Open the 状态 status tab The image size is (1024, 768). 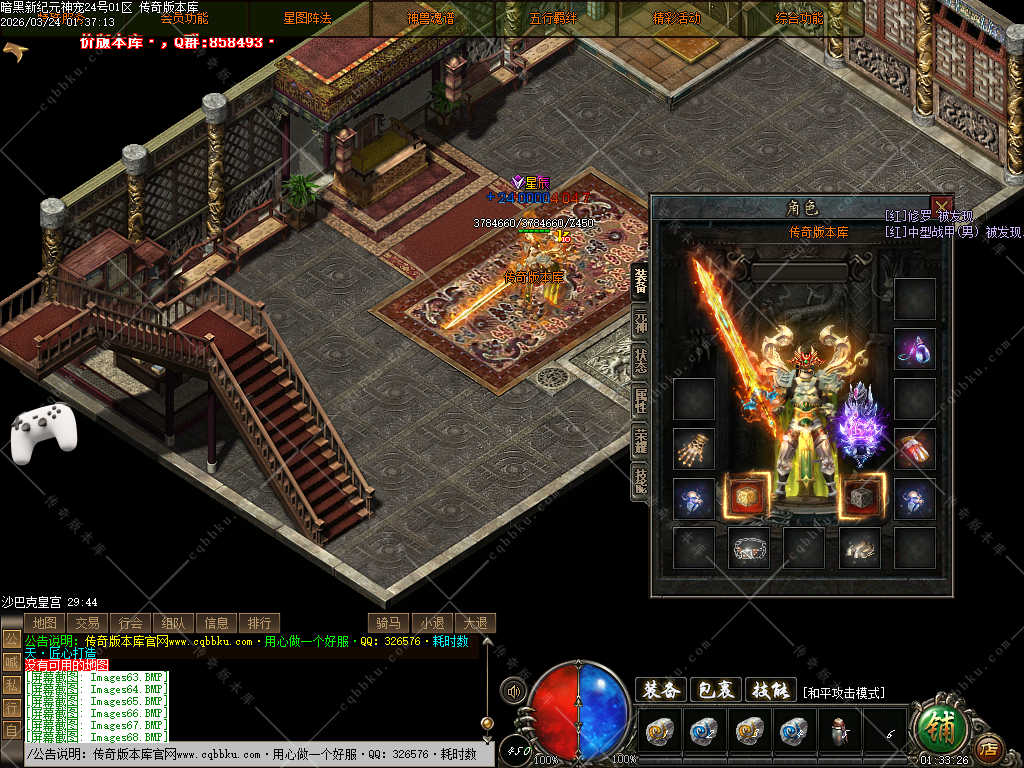pos(640,361)
